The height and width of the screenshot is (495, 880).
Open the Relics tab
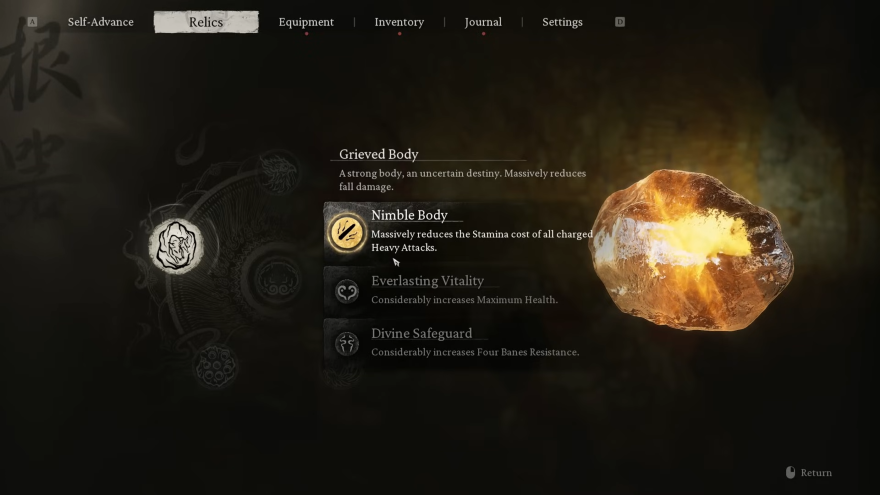tap(206, 22)
